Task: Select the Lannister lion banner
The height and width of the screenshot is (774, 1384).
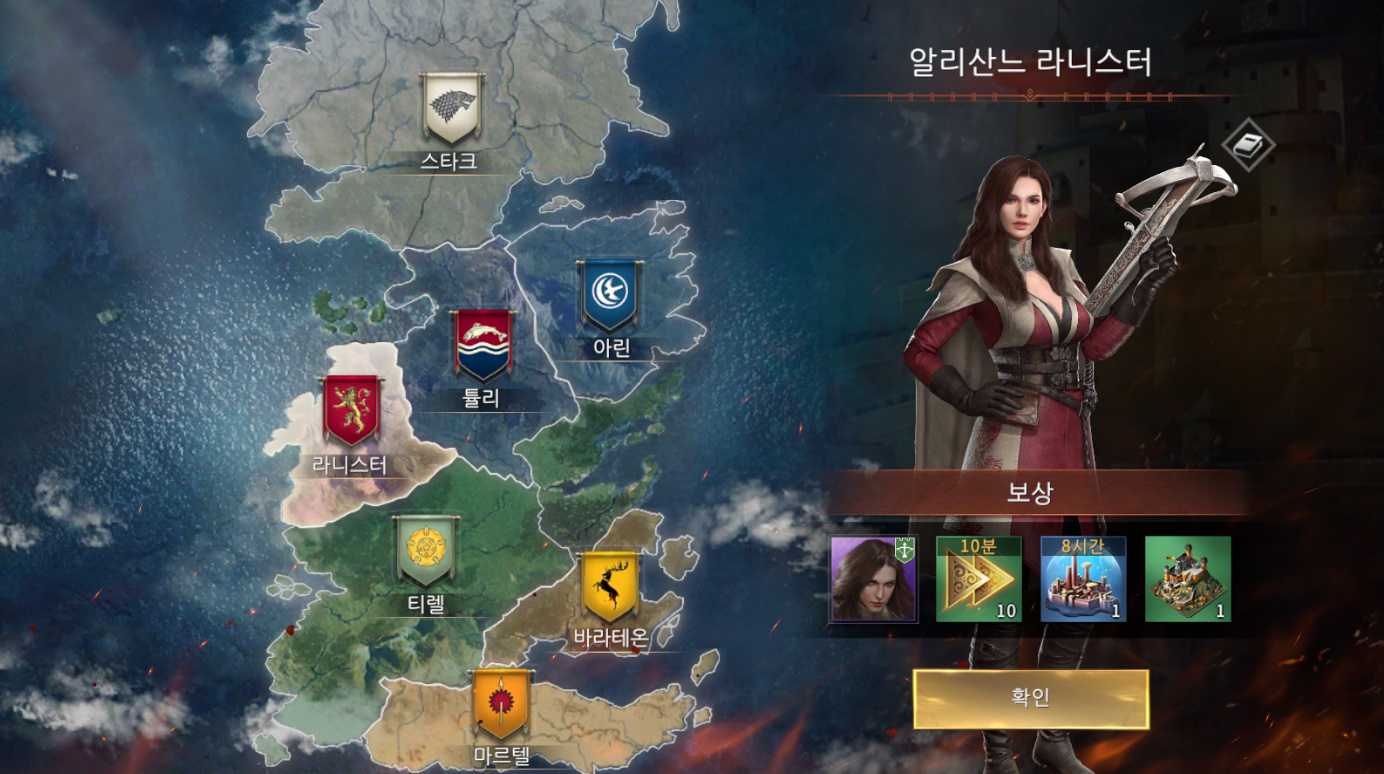Action: [351, 410]
